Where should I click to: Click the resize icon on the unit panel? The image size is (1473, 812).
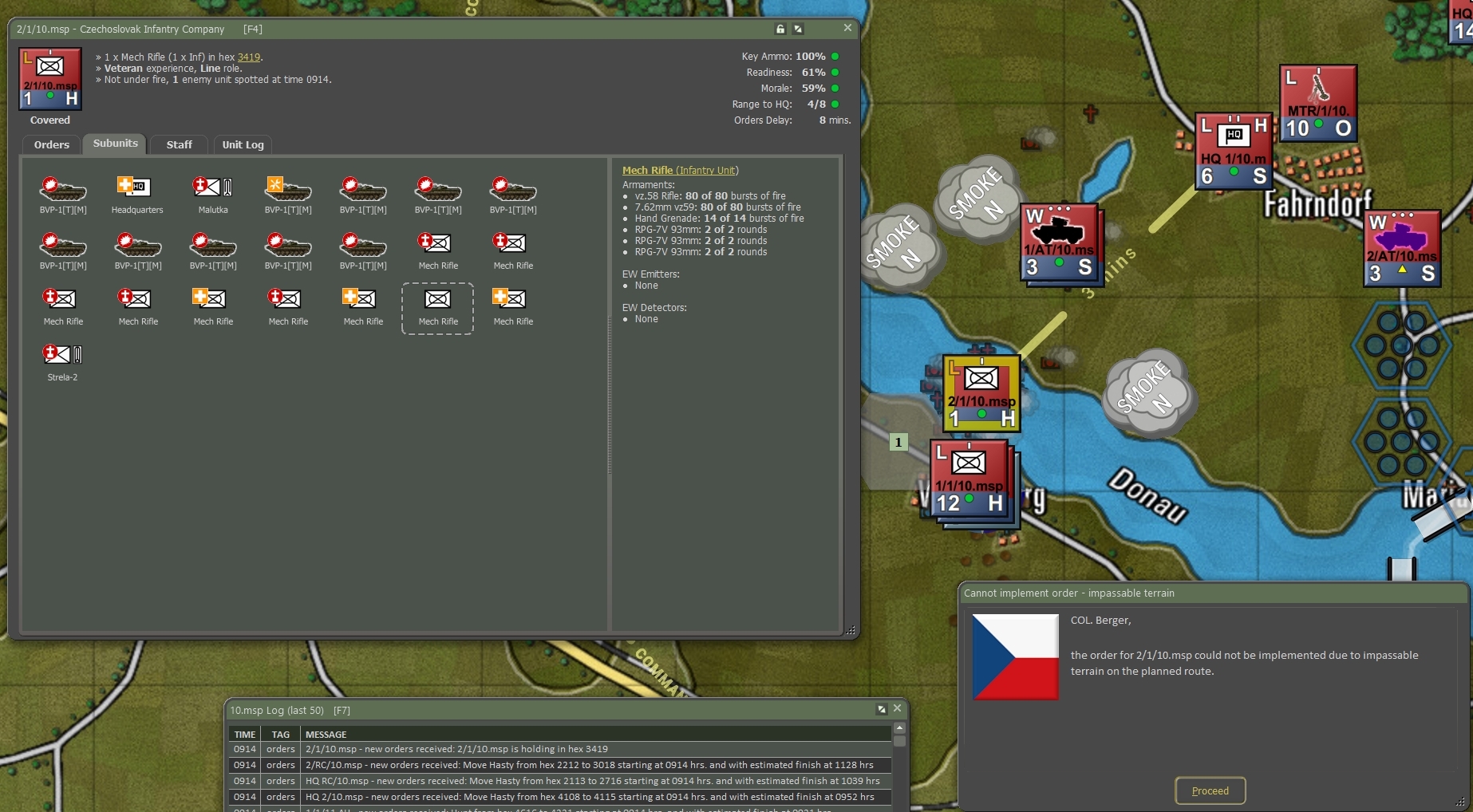click(797, 28)
